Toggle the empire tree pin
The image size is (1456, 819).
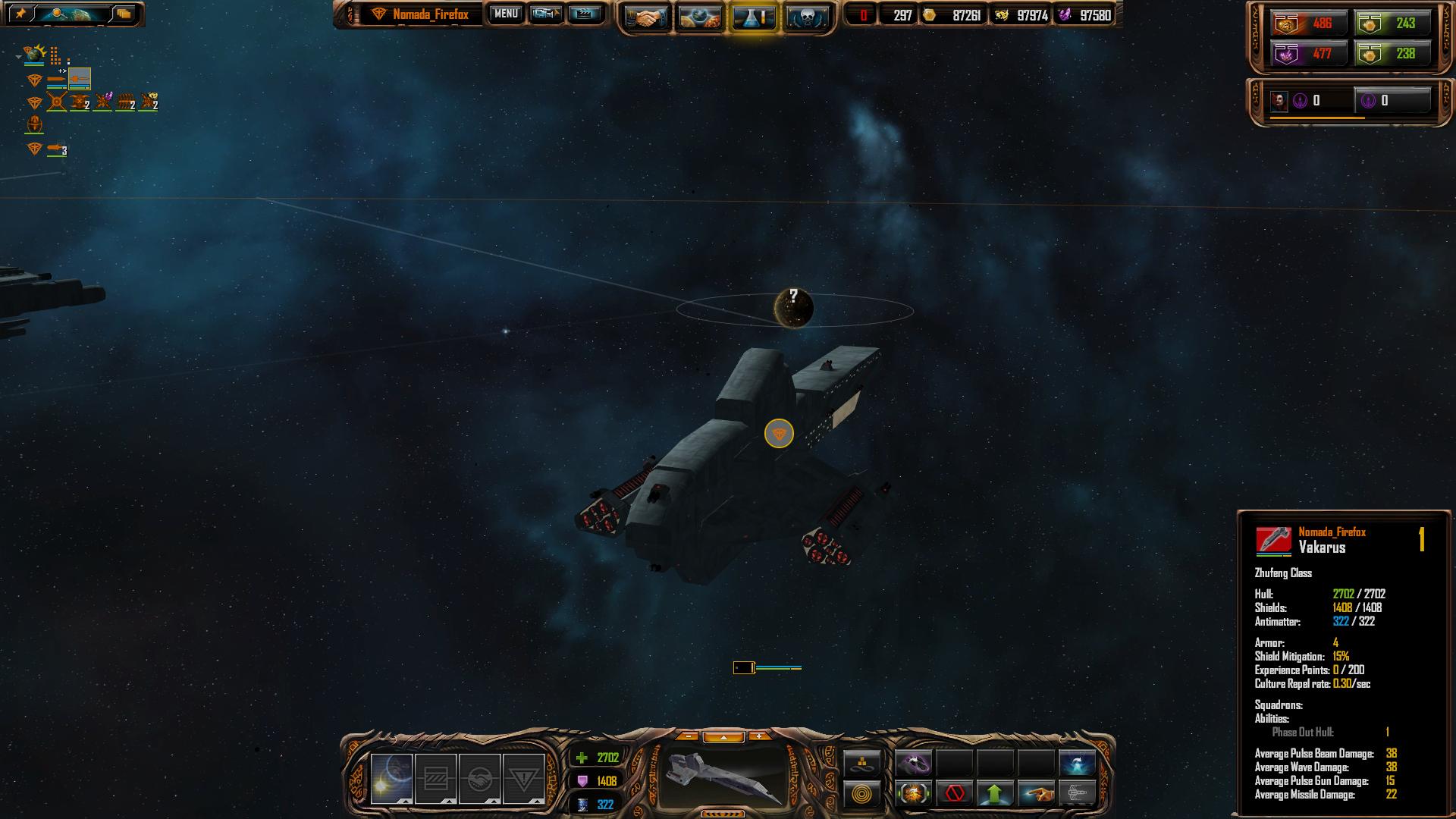[x=20, y=14]
